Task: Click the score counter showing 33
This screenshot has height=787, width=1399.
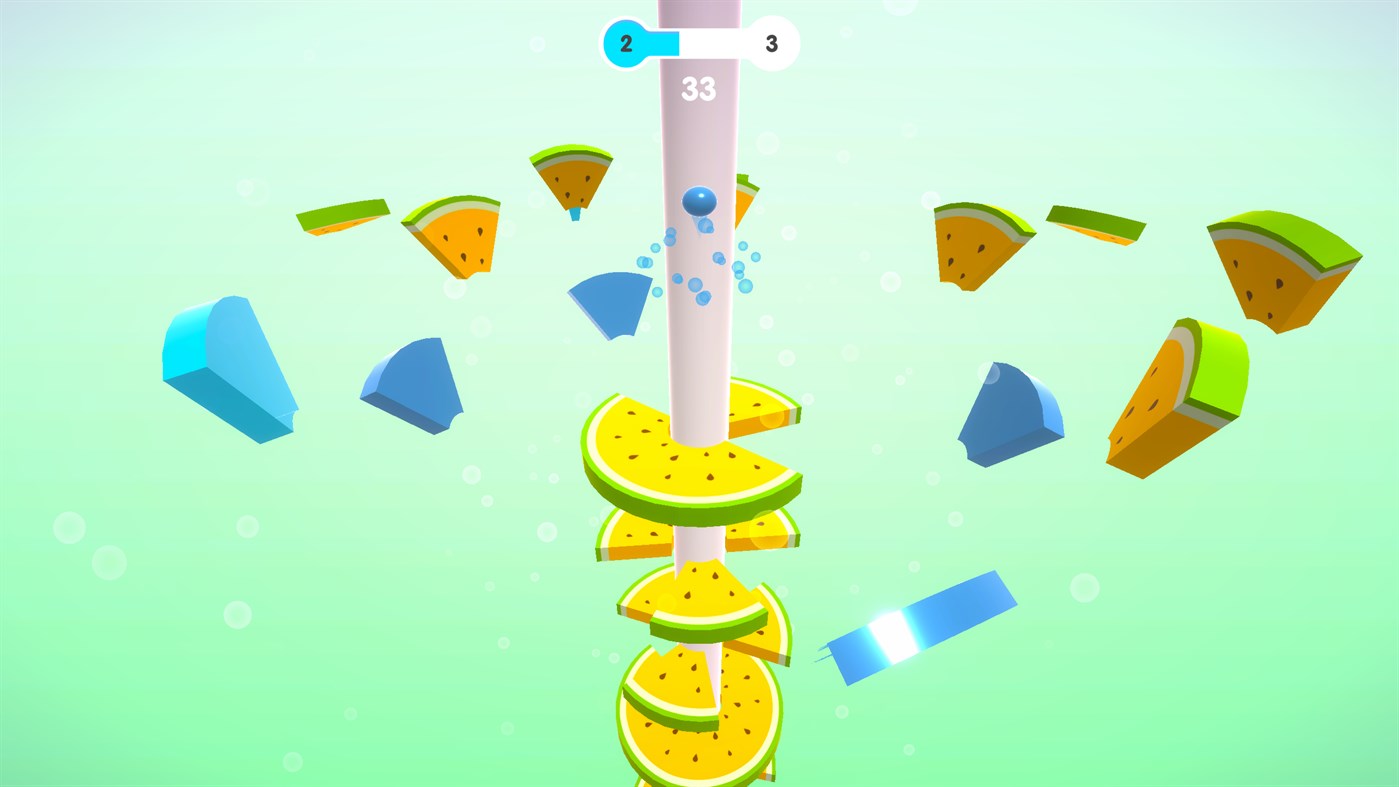Action: point(701,89)
